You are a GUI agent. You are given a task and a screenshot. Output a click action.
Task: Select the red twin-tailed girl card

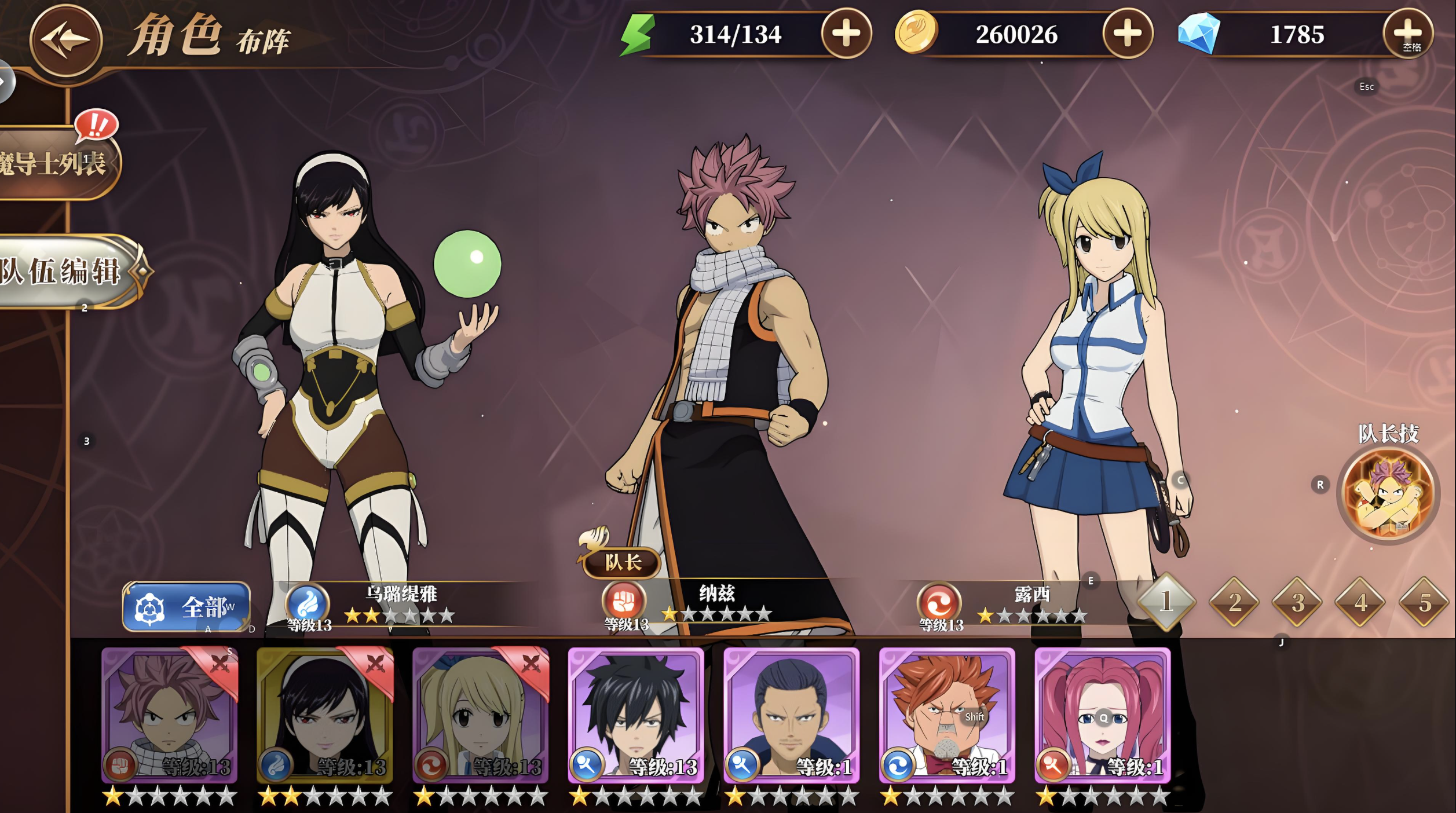(1103, 716)
